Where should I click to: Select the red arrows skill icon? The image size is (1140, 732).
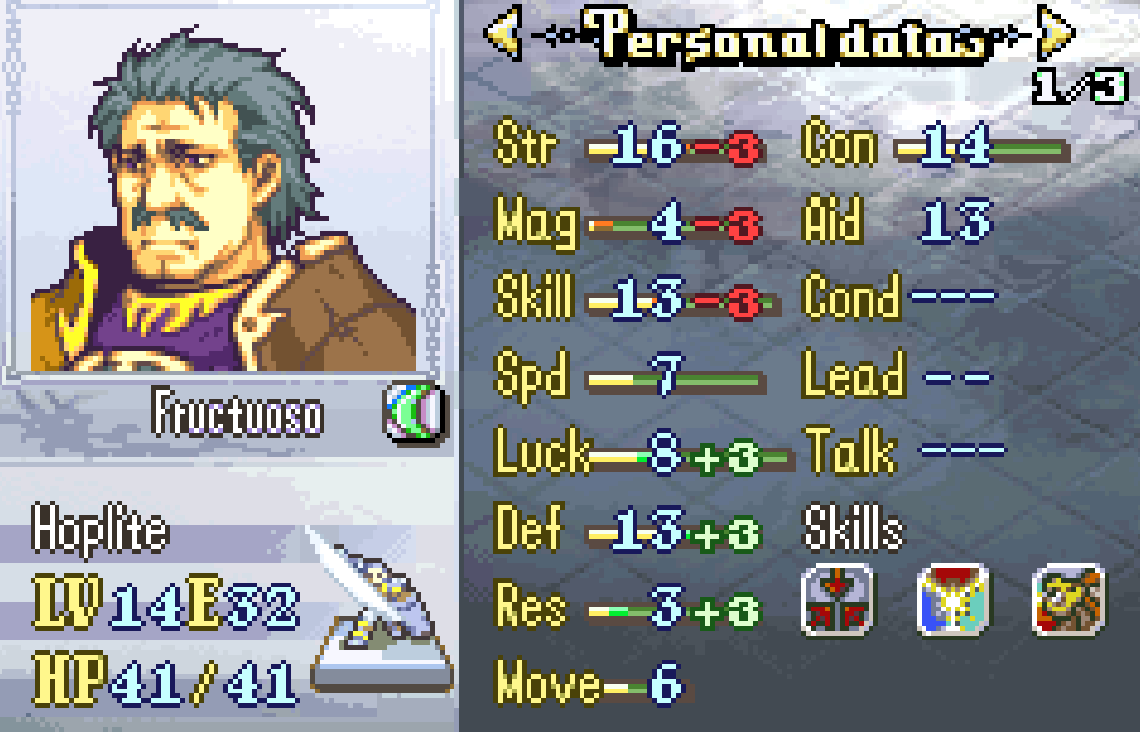point(837,600)
